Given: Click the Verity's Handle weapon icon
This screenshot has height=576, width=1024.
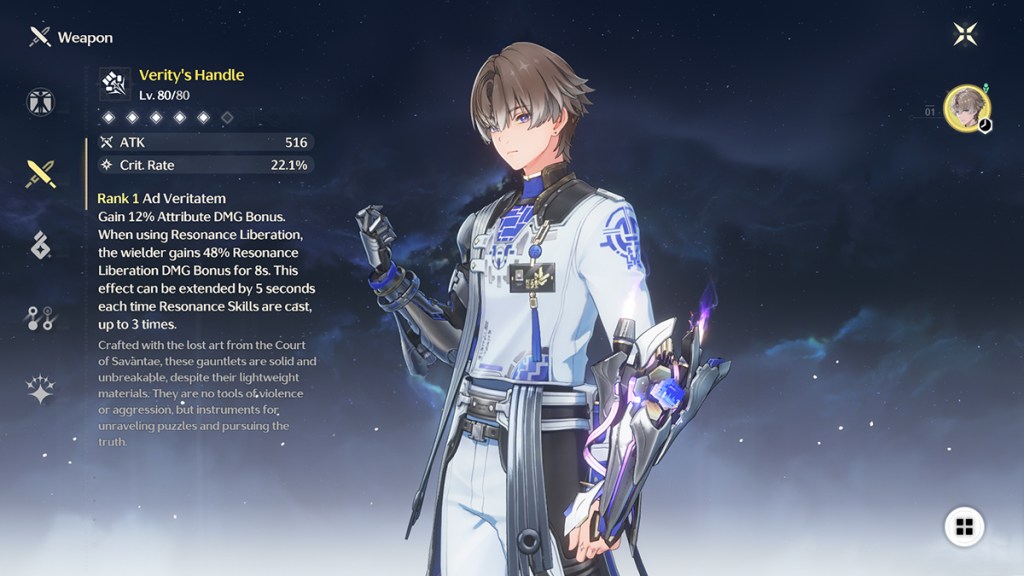Looking at the screenshot, I should tap(115, 84).
